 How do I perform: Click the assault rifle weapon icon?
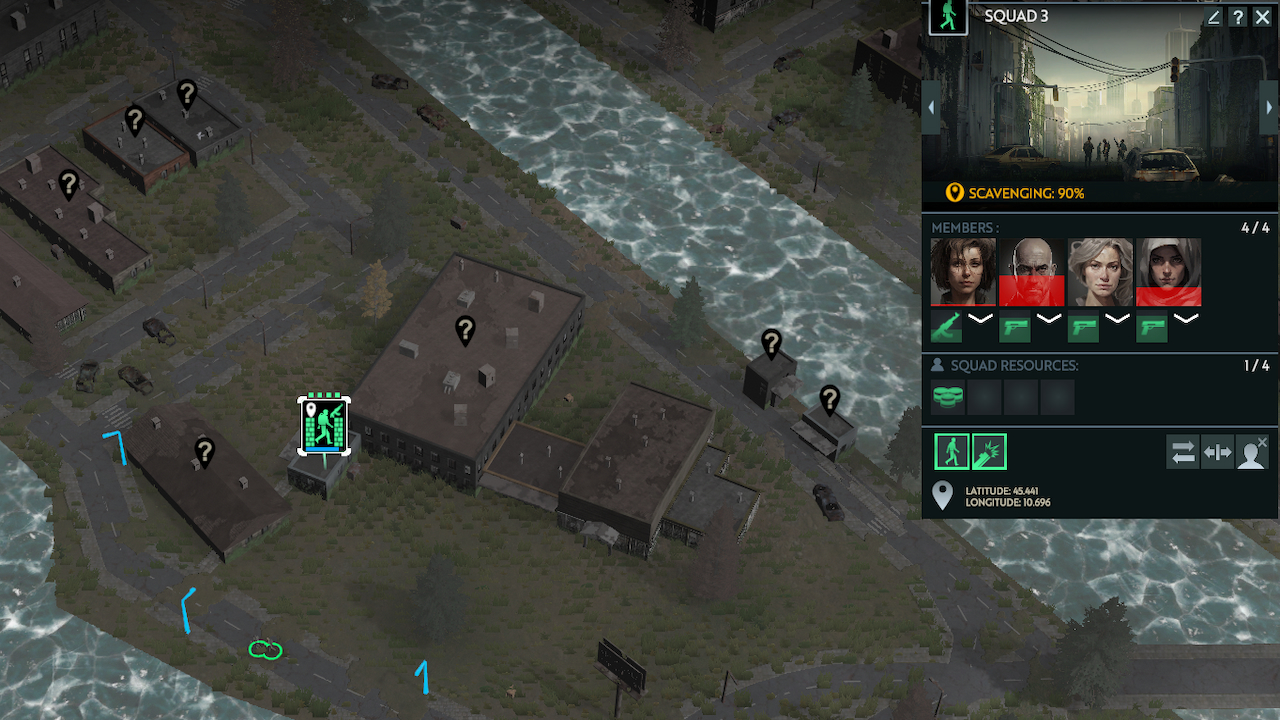(947, 326)
